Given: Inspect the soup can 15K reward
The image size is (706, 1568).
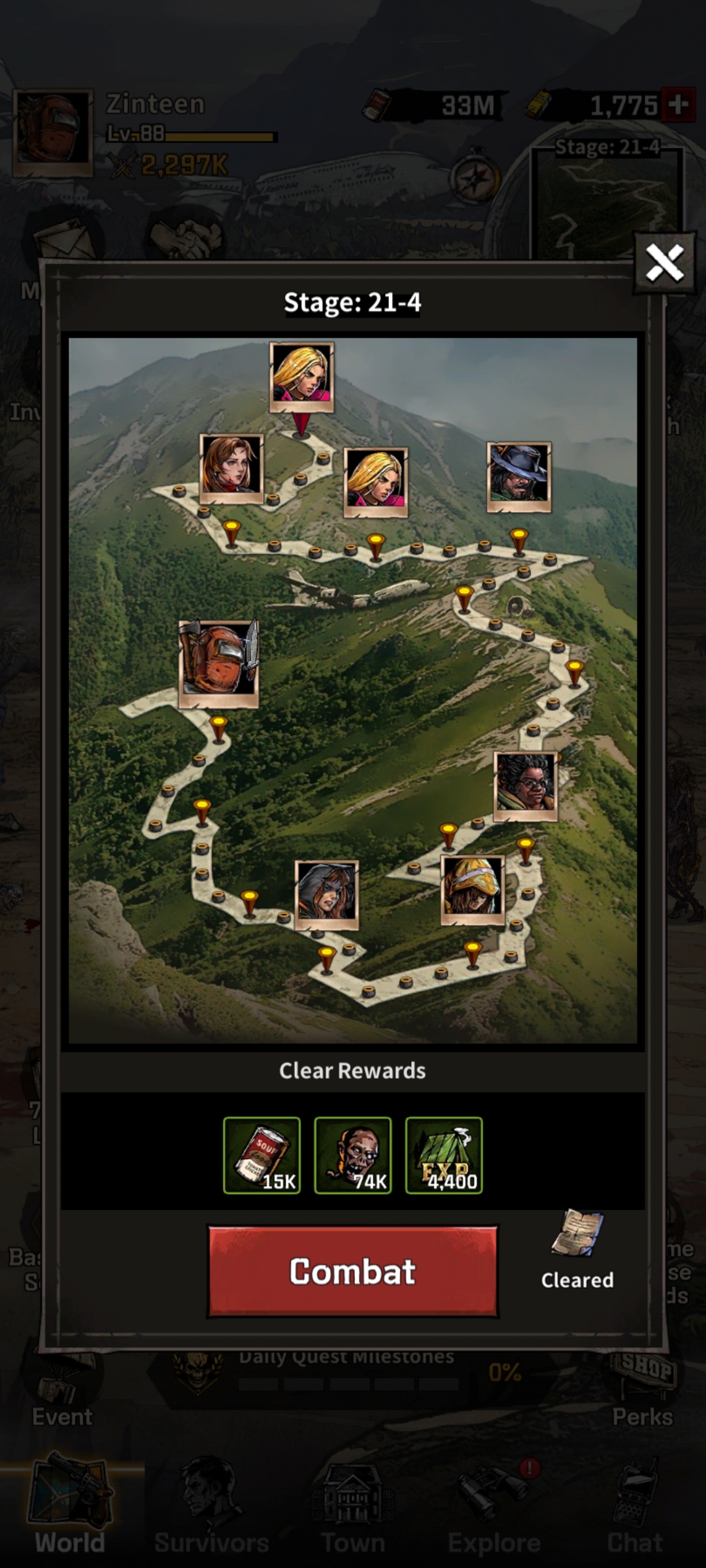Looking at the screenshot, I should [261, 1155].
